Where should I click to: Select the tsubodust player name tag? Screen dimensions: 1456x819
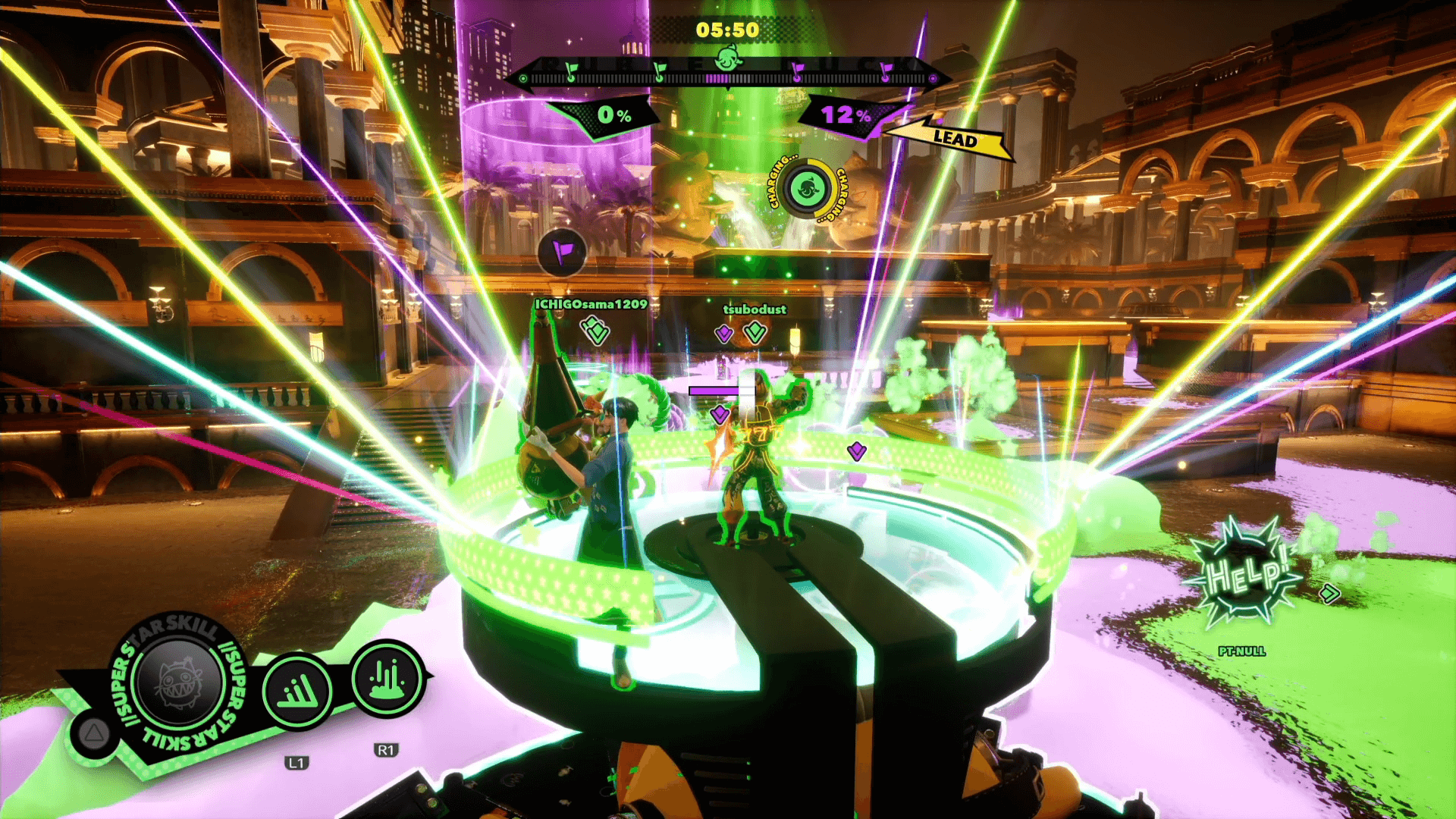755,309
